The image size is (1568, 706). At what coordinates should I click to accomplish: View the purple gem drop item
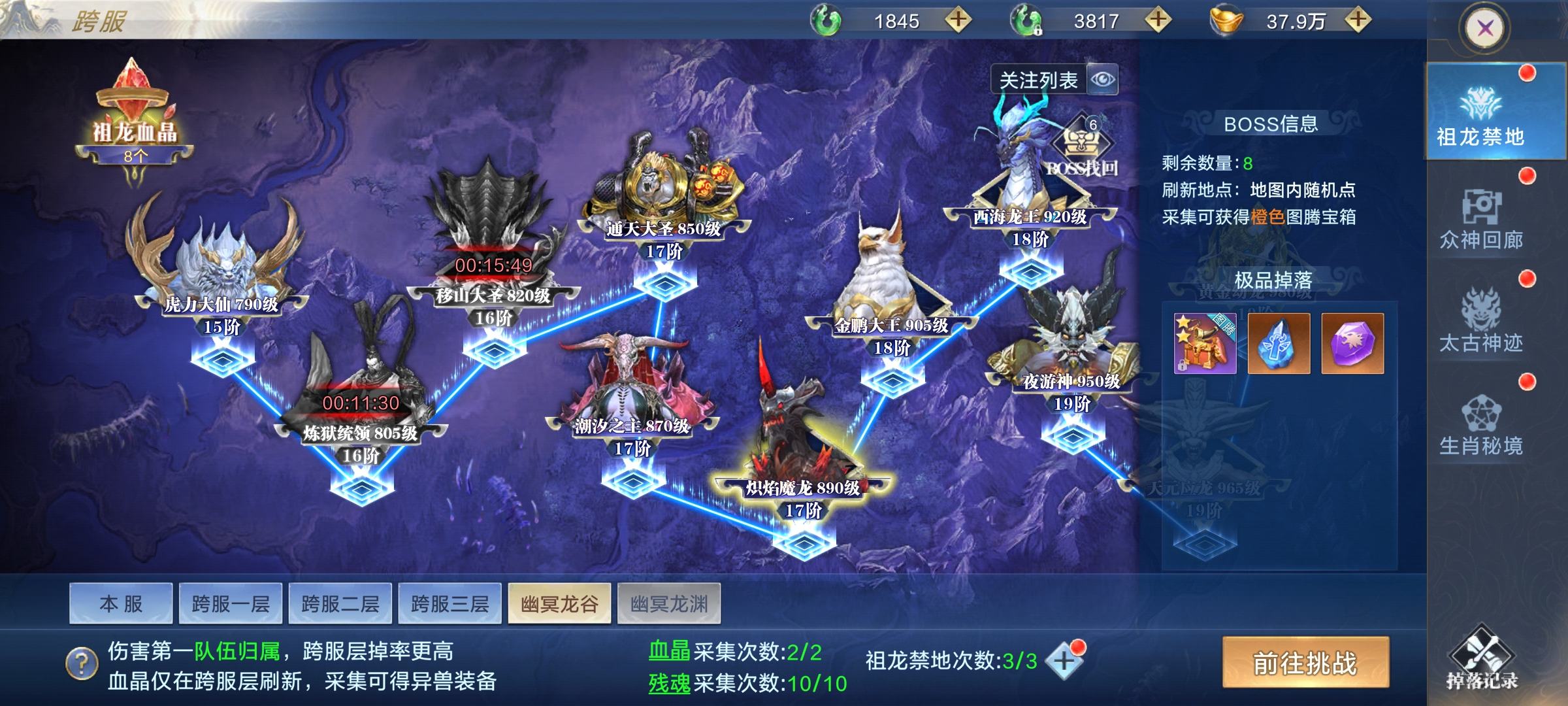pyautogui.click(x=1352, y=343)
